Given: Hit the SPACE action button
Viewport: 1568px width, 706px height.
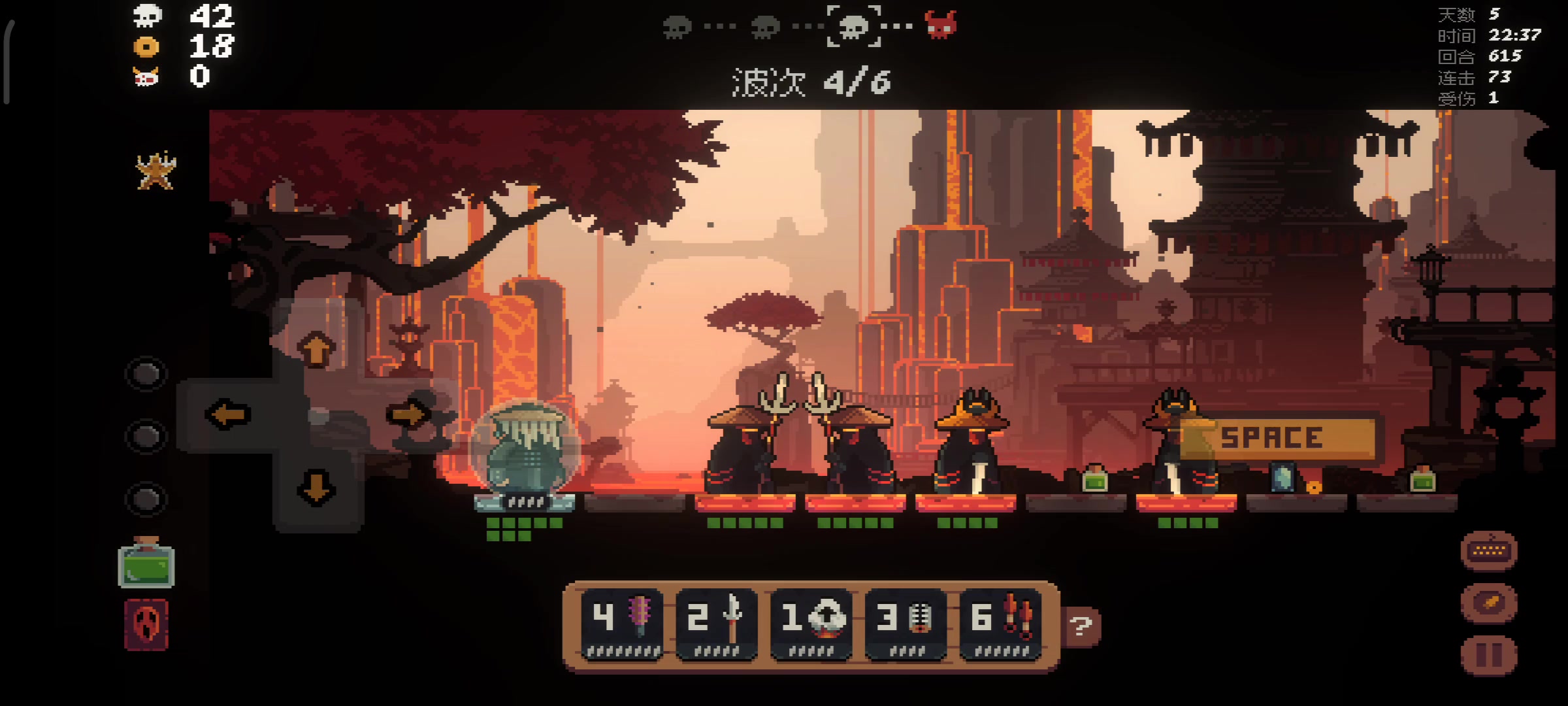Looking at the screenshot, I should (x=1277, y=438).
